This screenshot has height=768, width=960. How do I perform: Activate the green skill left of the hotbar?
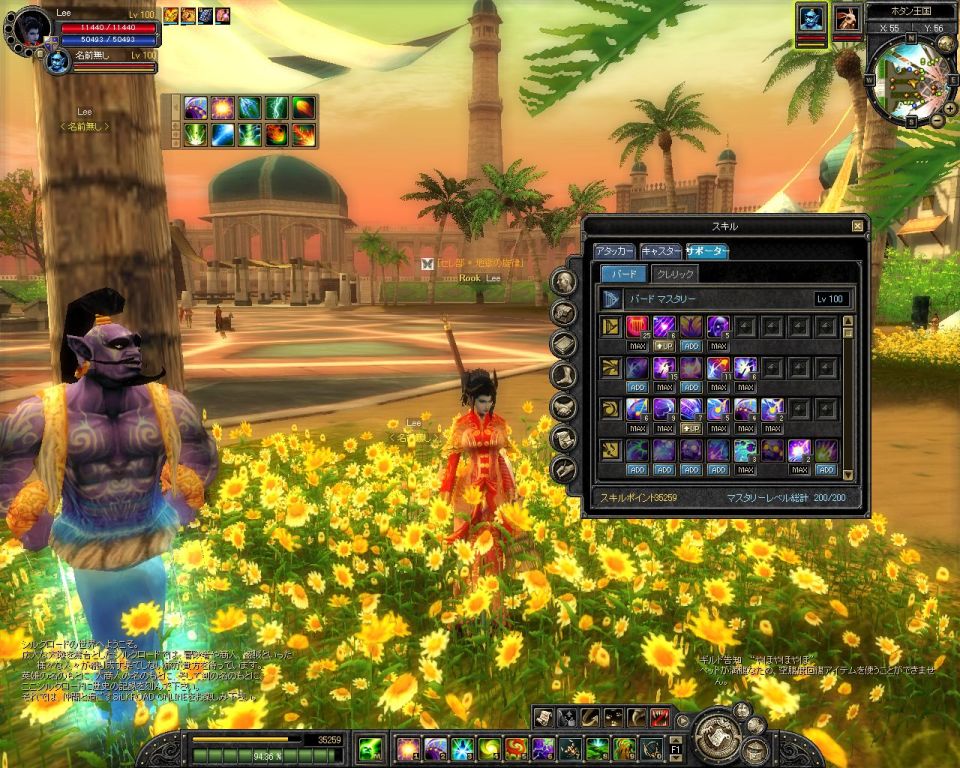click(x=370, y=748)
